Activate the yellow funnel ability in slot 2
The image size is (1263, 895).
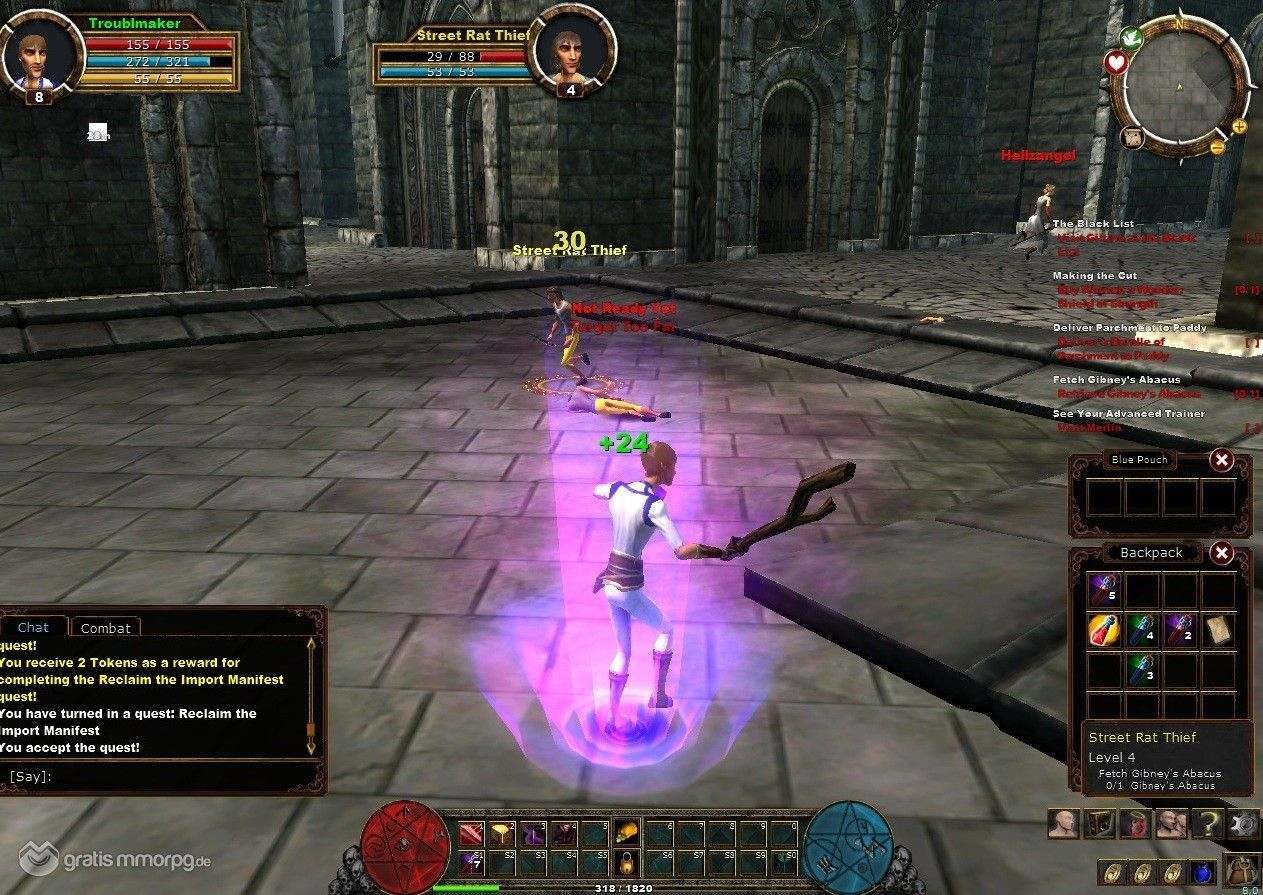tap(502, 833)
